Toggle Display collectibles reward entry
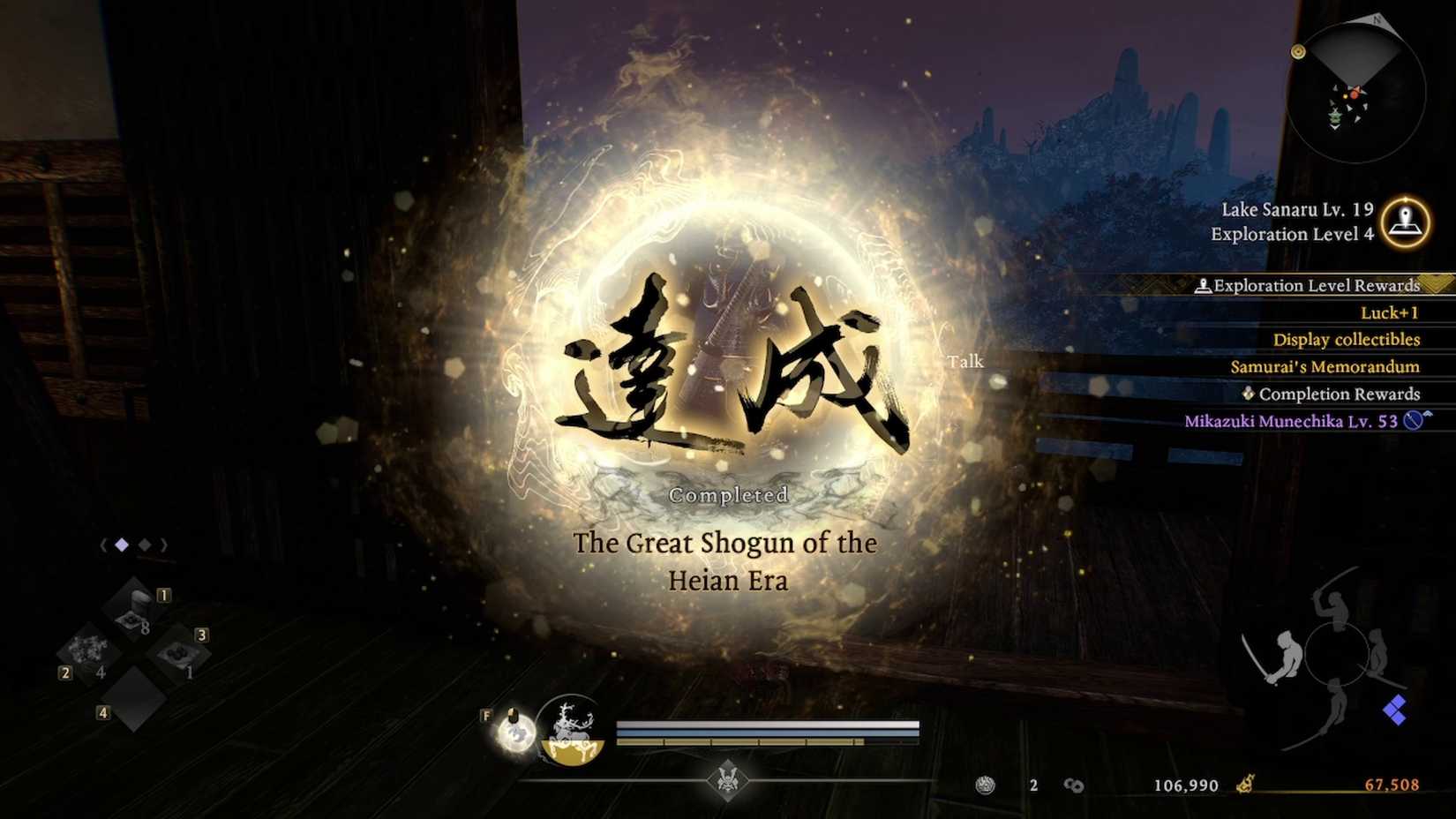The height and width of the screenshot is (819, 1456). click(x=1347, y=339)
